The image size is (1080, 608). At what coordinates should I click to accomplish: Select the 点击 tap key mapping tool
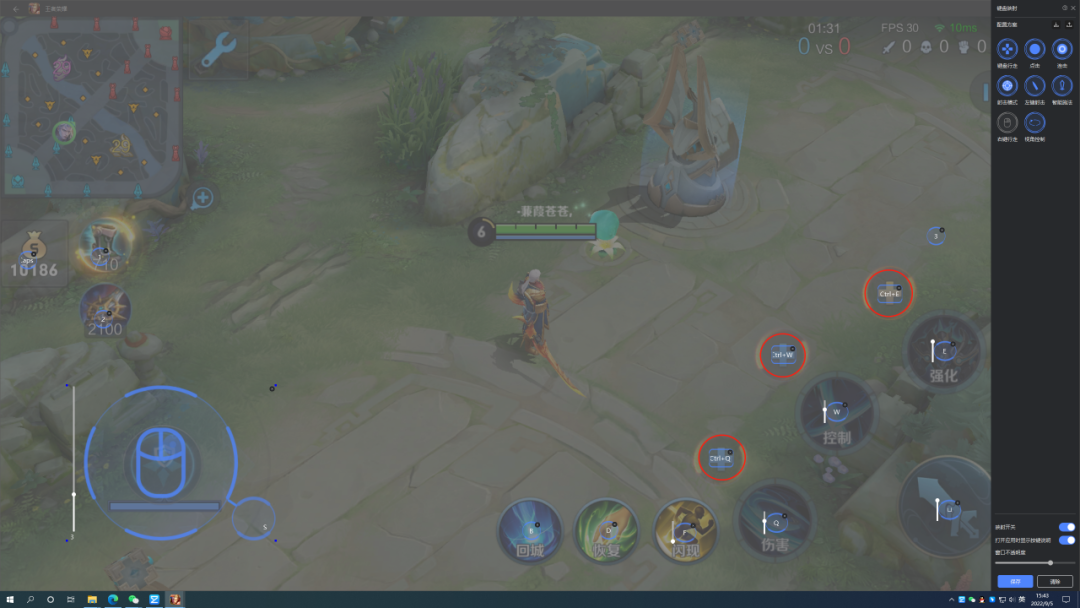tap(1035, 49)
